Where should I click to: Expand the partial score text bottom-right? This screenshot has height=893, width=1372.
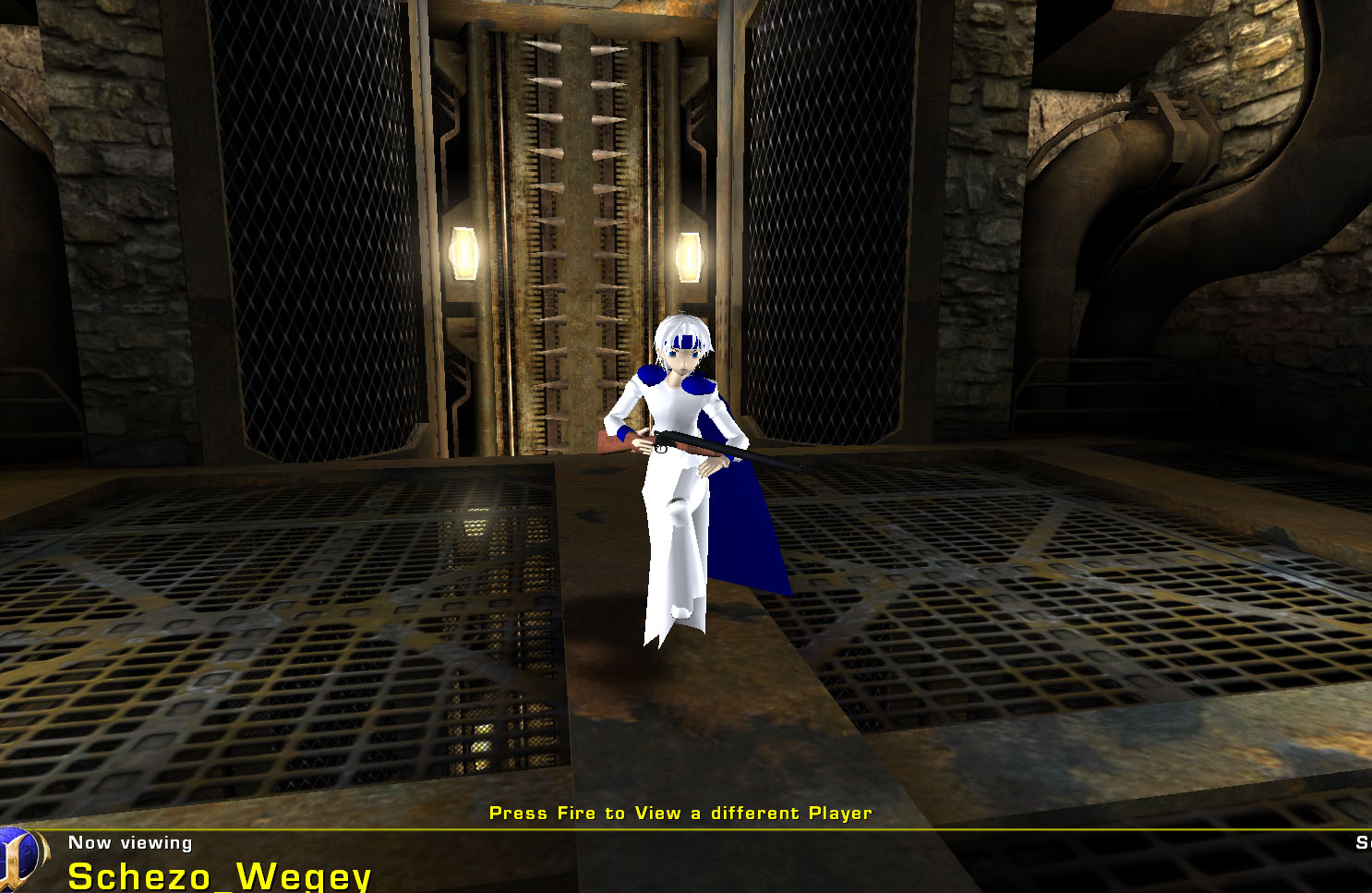pyautogui.click(x=1364, y=842)
